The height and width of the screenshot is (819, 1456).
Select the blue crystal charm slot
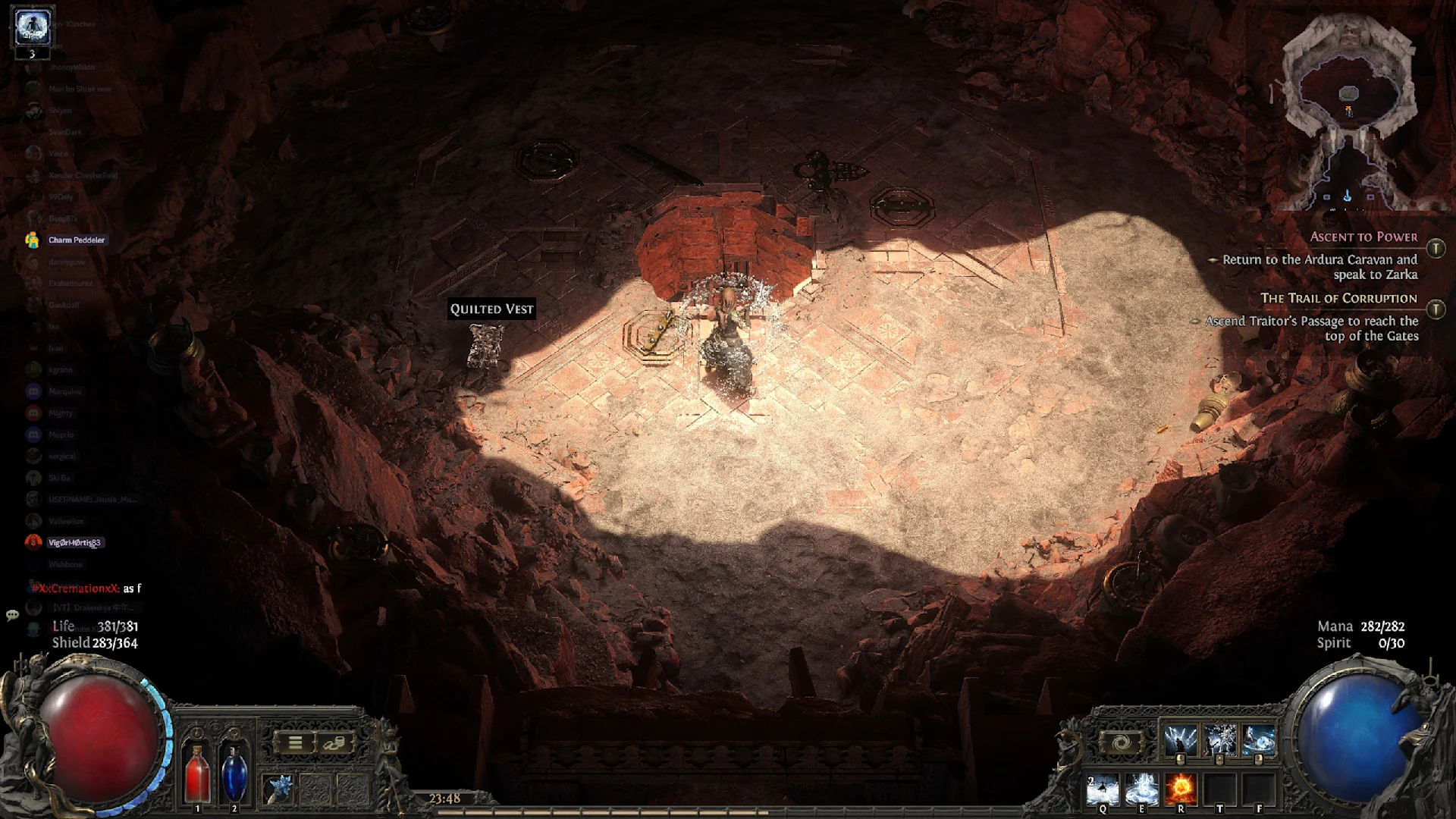coord(278,789)
